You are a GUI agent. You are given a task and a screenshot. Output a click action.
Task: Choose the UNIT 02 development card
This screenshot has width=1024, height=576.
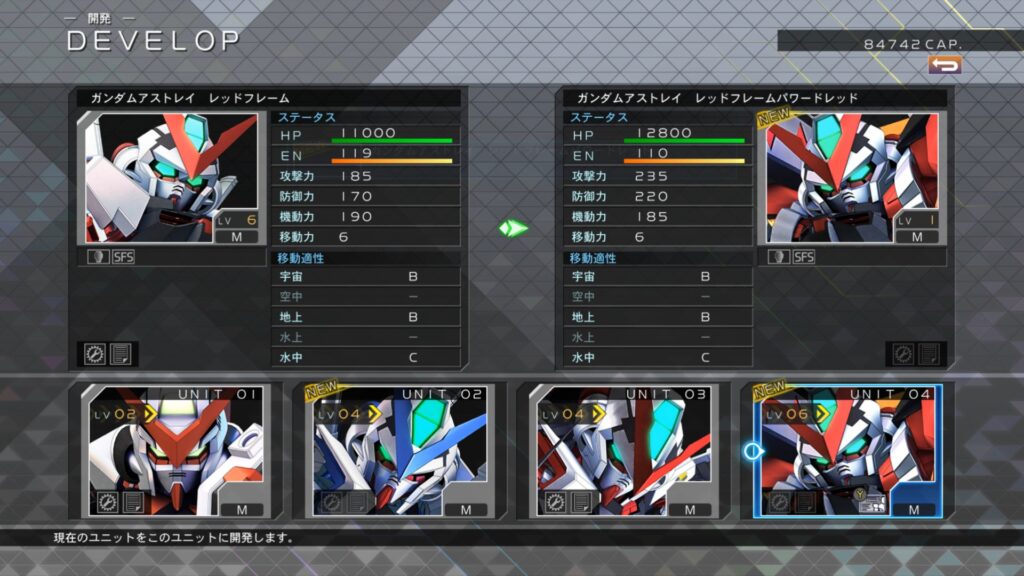(397, 451)
